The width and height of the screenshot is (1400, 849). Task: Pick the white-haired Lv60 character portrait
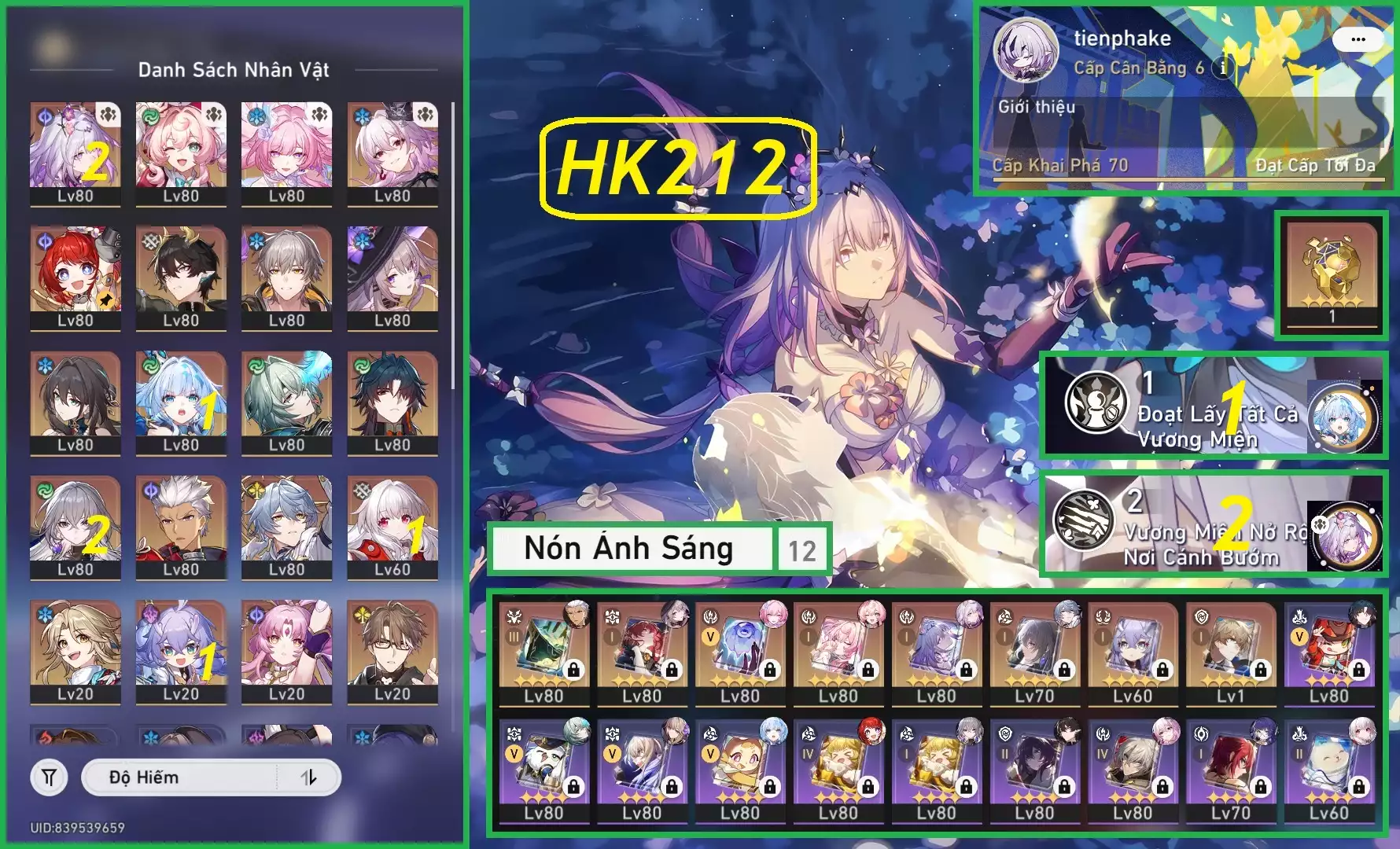tap(392, 527)
